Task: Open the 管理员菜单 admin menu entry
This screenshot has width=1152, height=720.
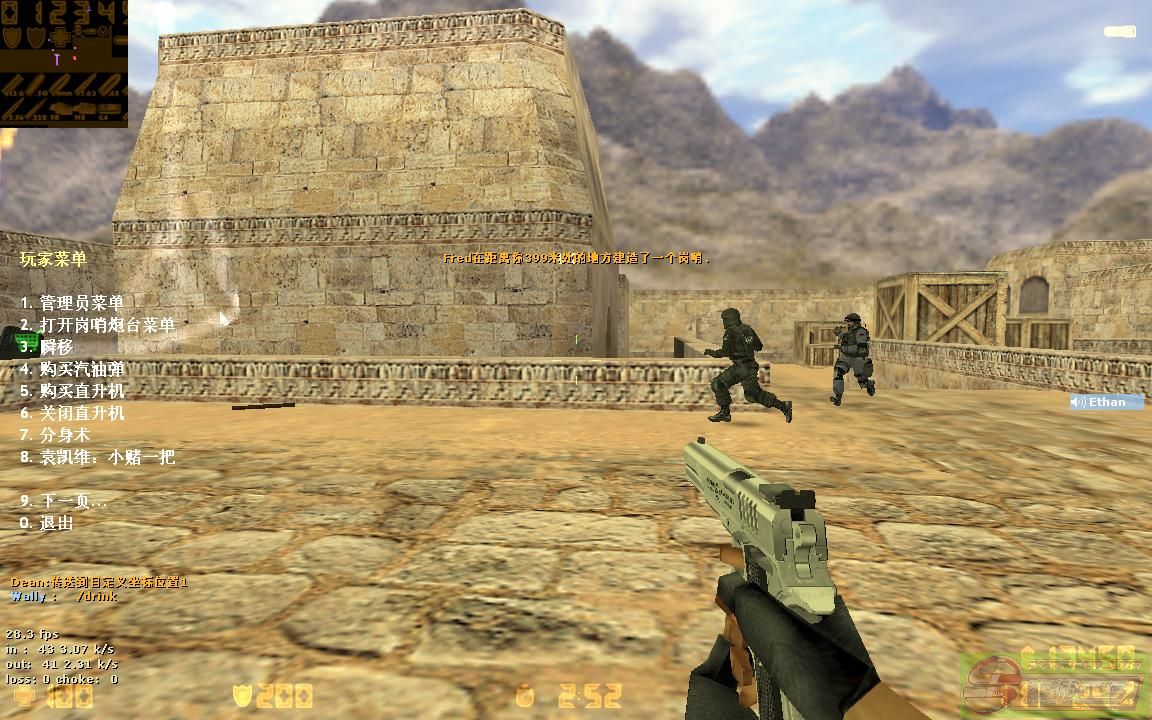Action: coord(72,303)
